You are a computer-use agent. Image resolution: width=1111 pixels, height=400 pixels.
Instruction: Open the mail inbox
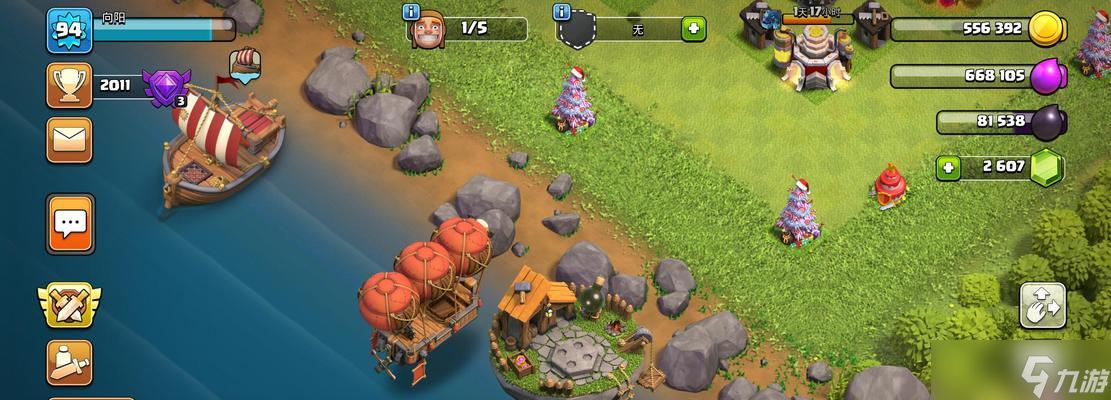[x=69, y=140]
